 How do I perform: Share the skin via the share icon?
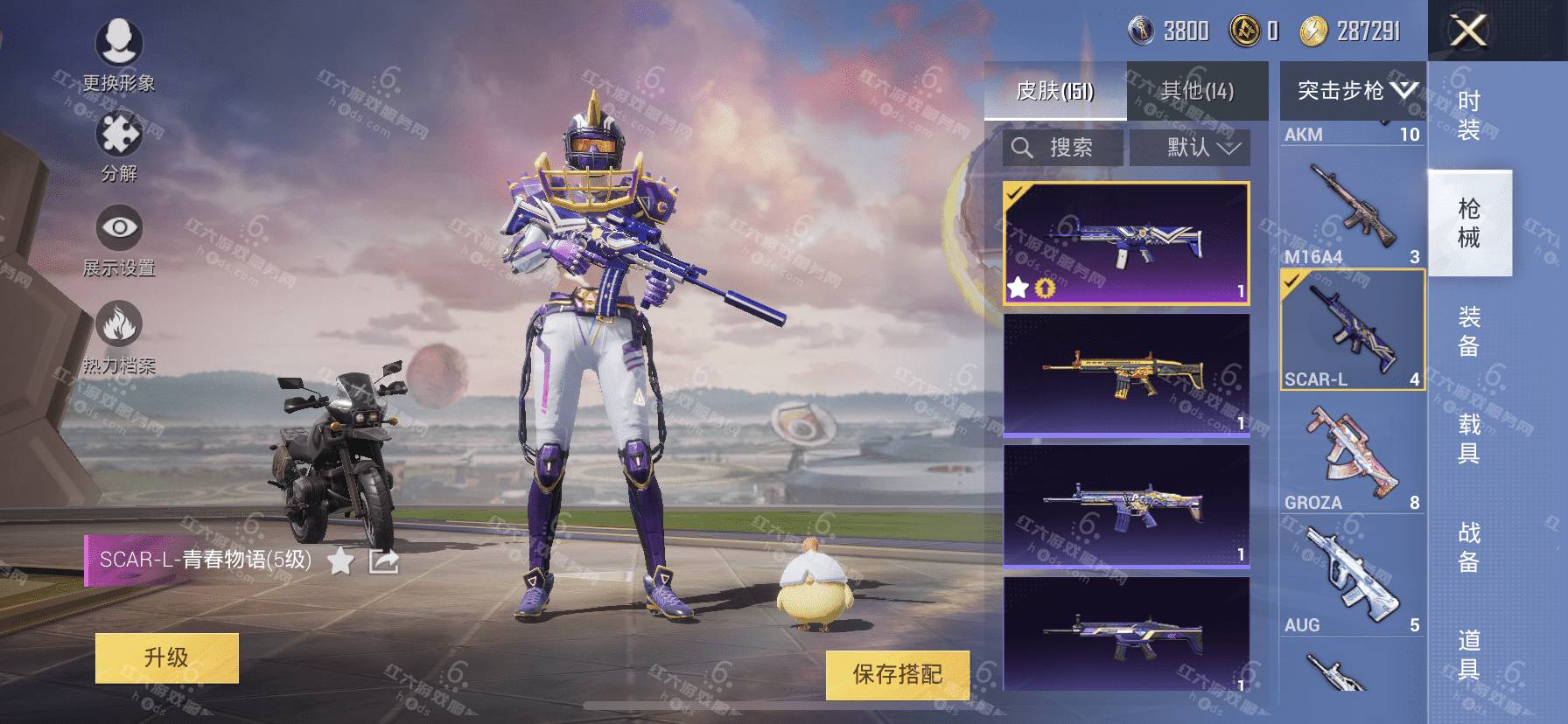383,560
